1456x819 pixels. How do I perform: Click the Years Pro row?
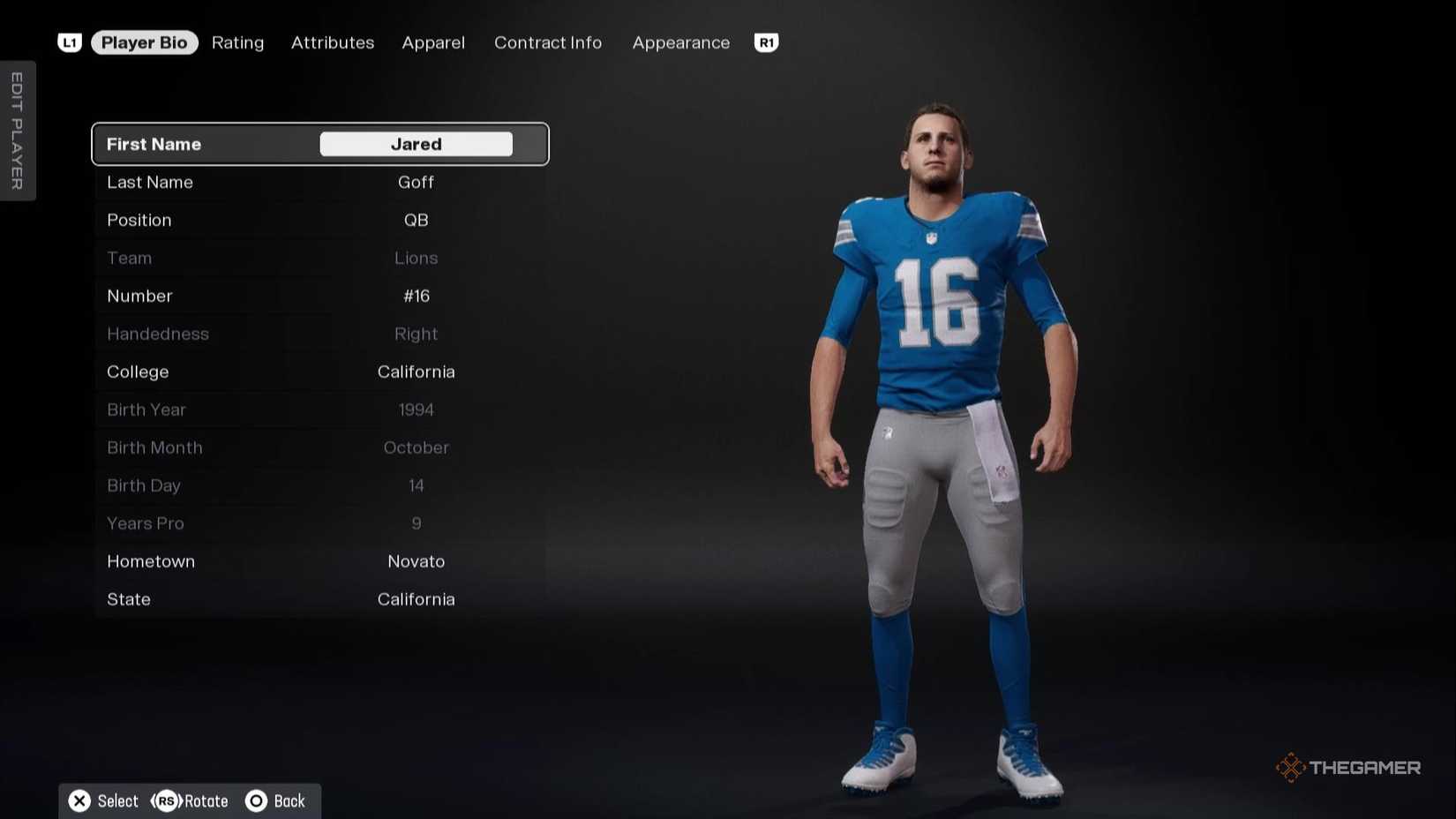pos(319,523)
